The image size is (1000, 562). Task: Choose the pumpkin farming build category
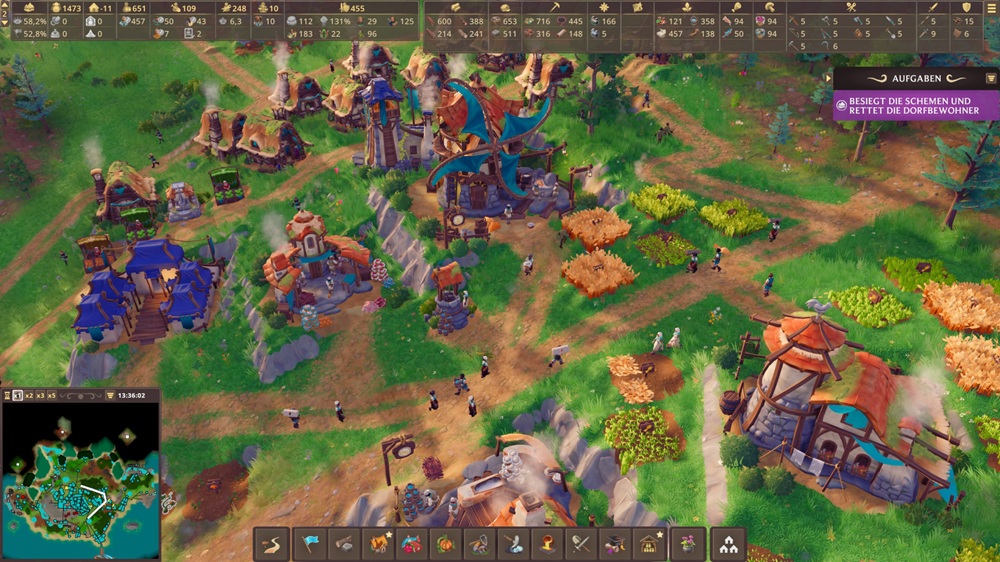447,544
